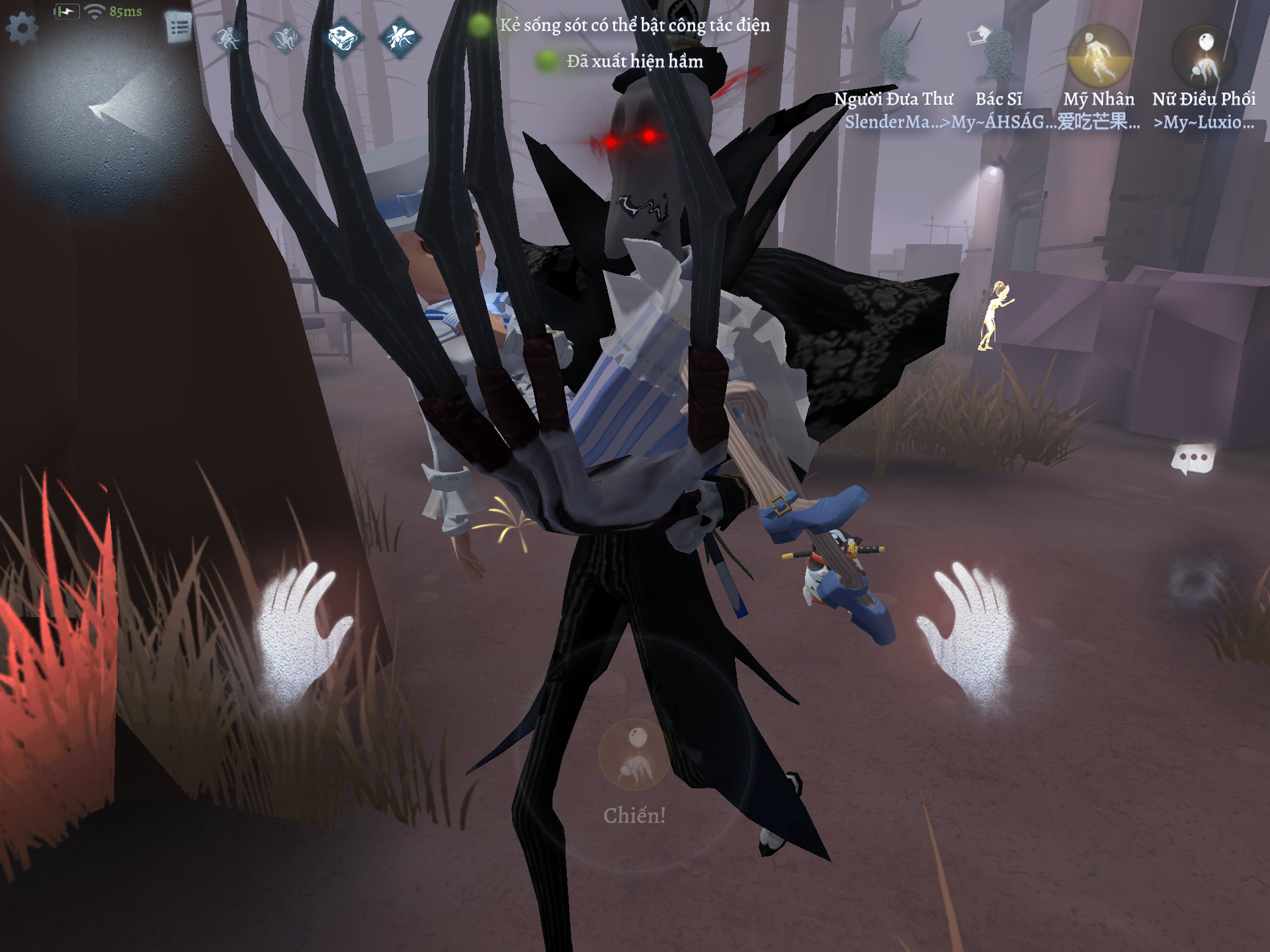
Task: Select the figure-in-grass trait icon
Action: click(x=286, y=38)
